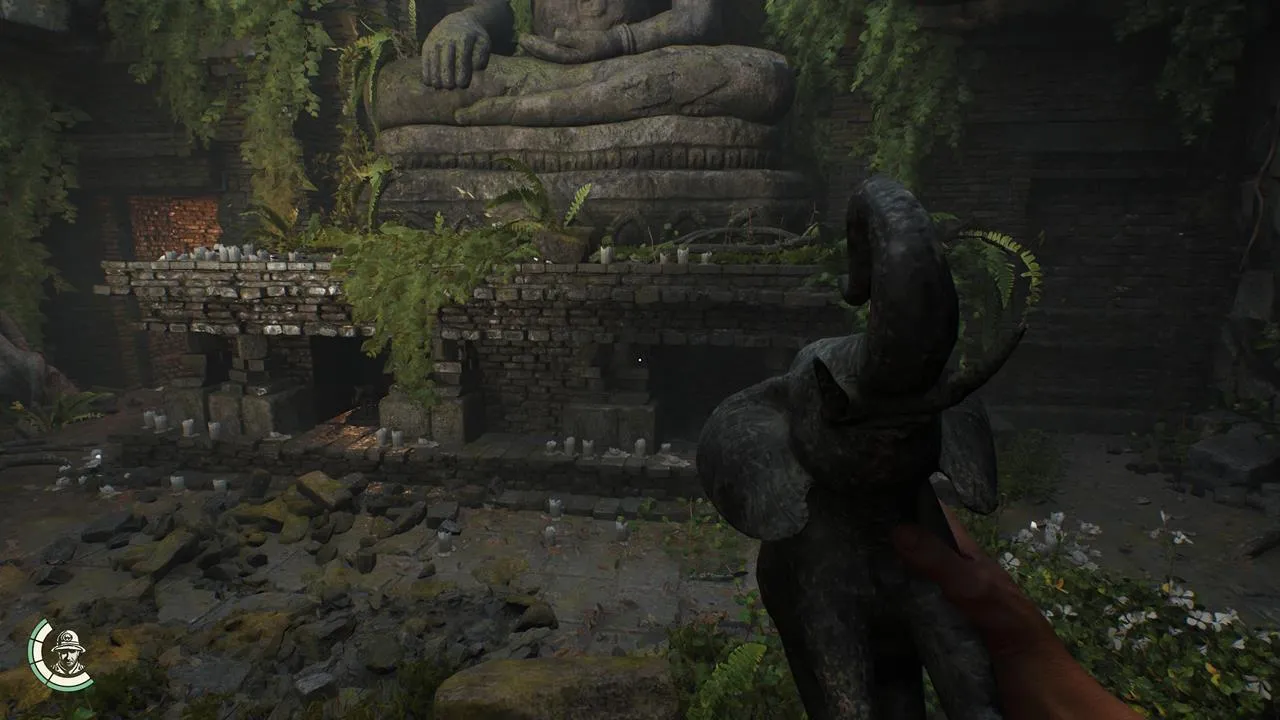Click the Buddha statue's resting hand
Image resolution: width=1280 pixels, height=720 pixels.
point(455,45)
